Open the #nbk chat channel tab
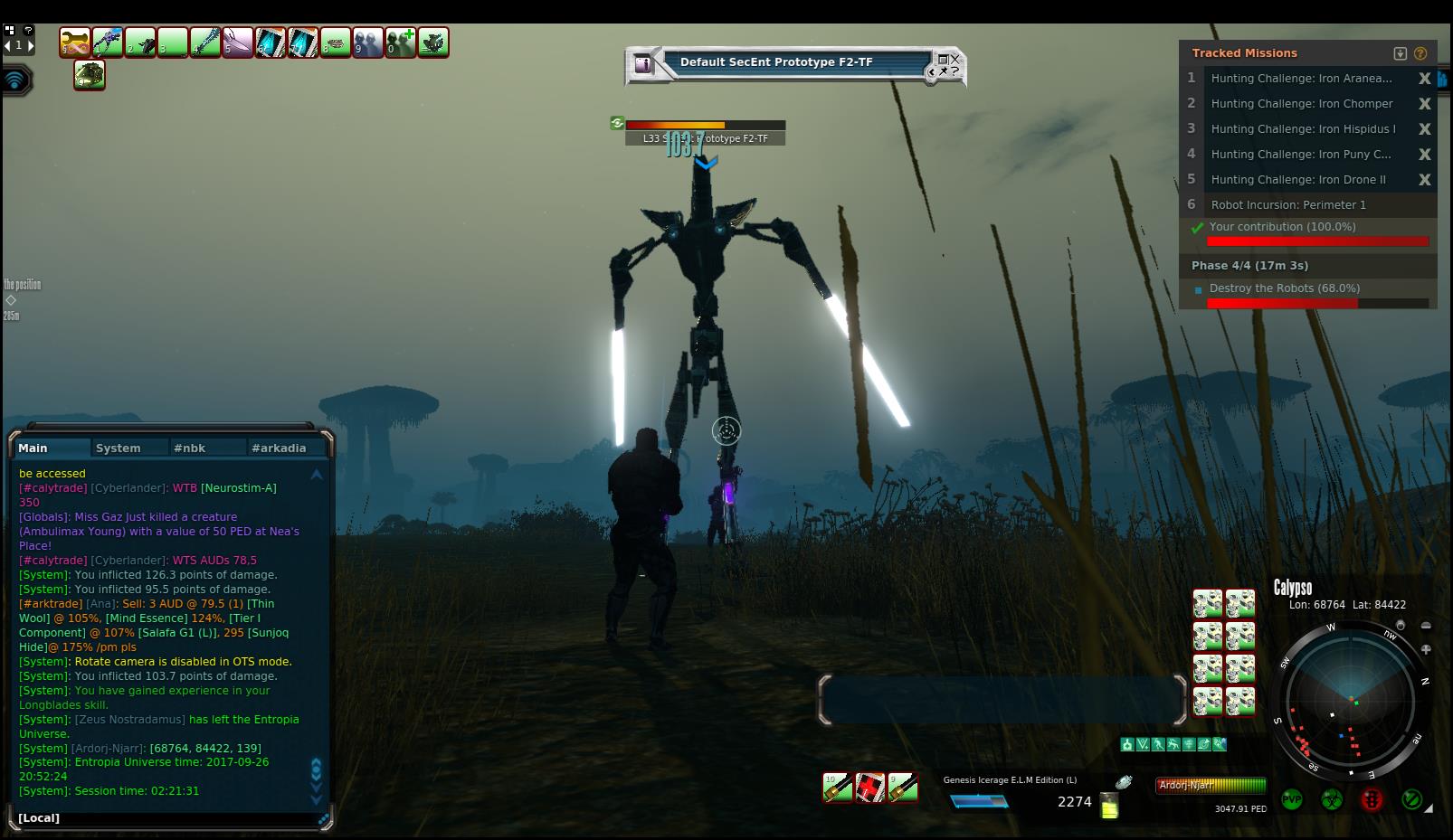The width and height of the screenshot is (1453, 840). pyautogui.click(x=190, y=448)
